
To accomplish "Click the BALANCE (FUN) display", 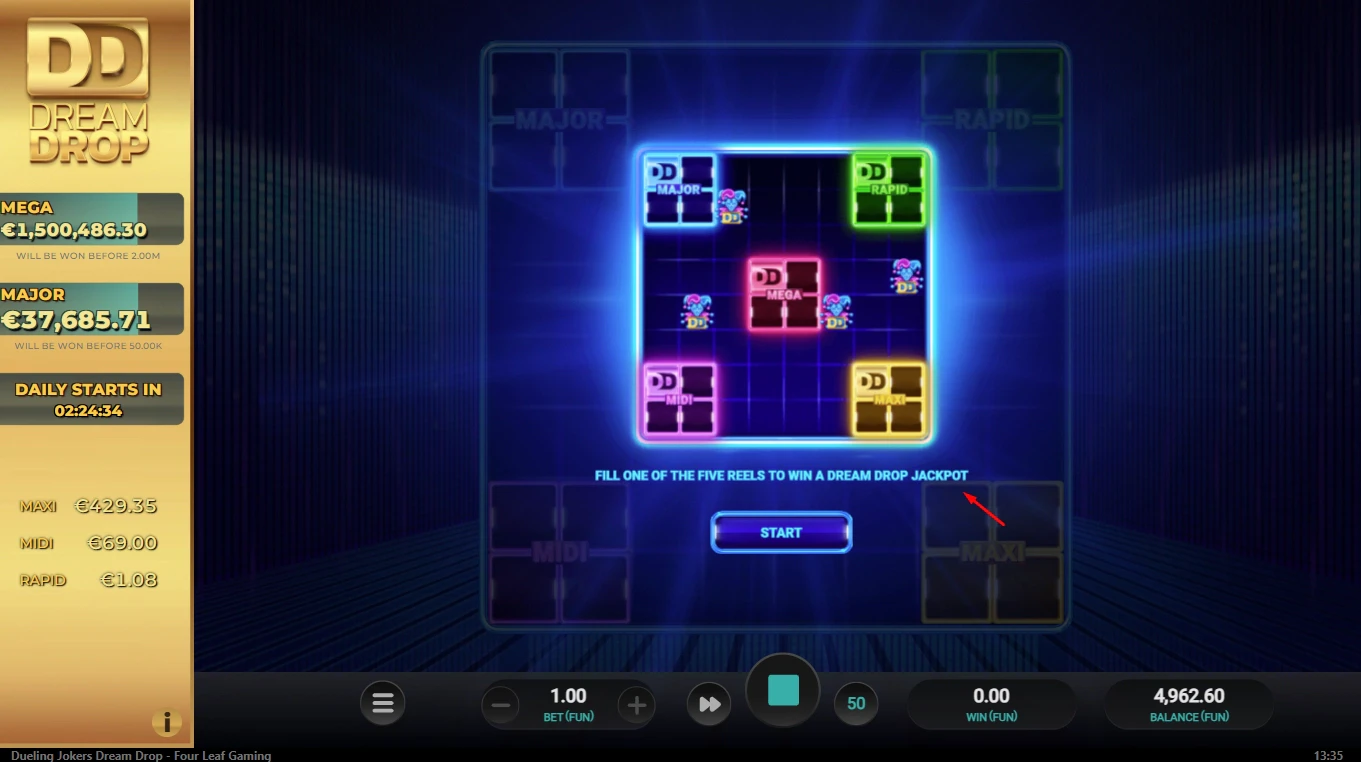I will 1188,703.
